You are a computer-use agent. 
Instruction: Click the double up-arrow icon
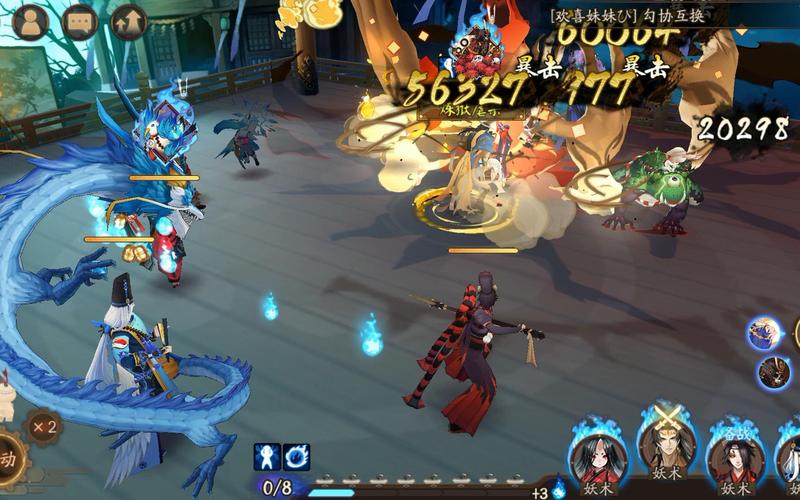[x=128, y=21]
